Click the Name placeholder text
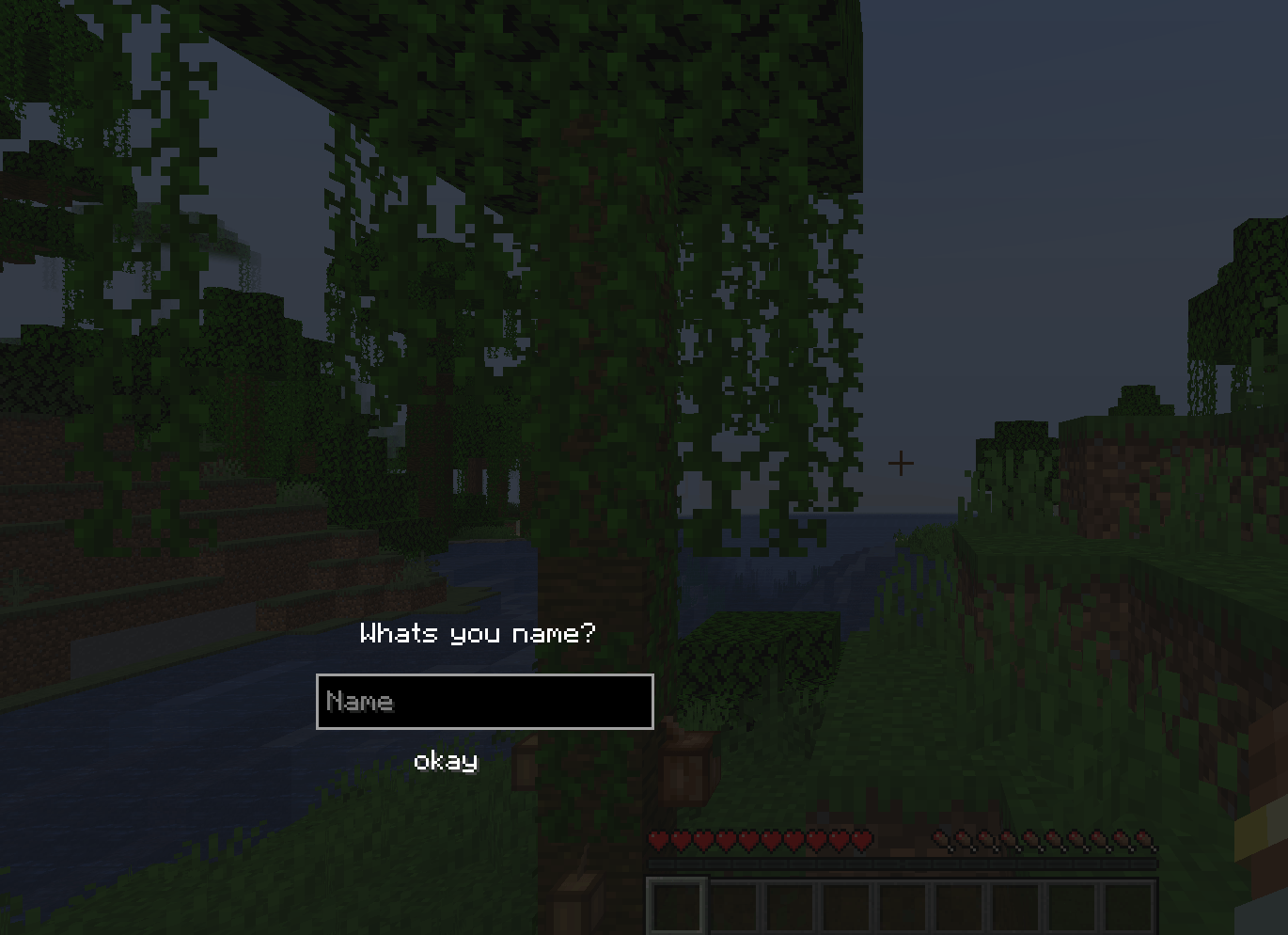The image size is (1288, 935). pos(359,701)
